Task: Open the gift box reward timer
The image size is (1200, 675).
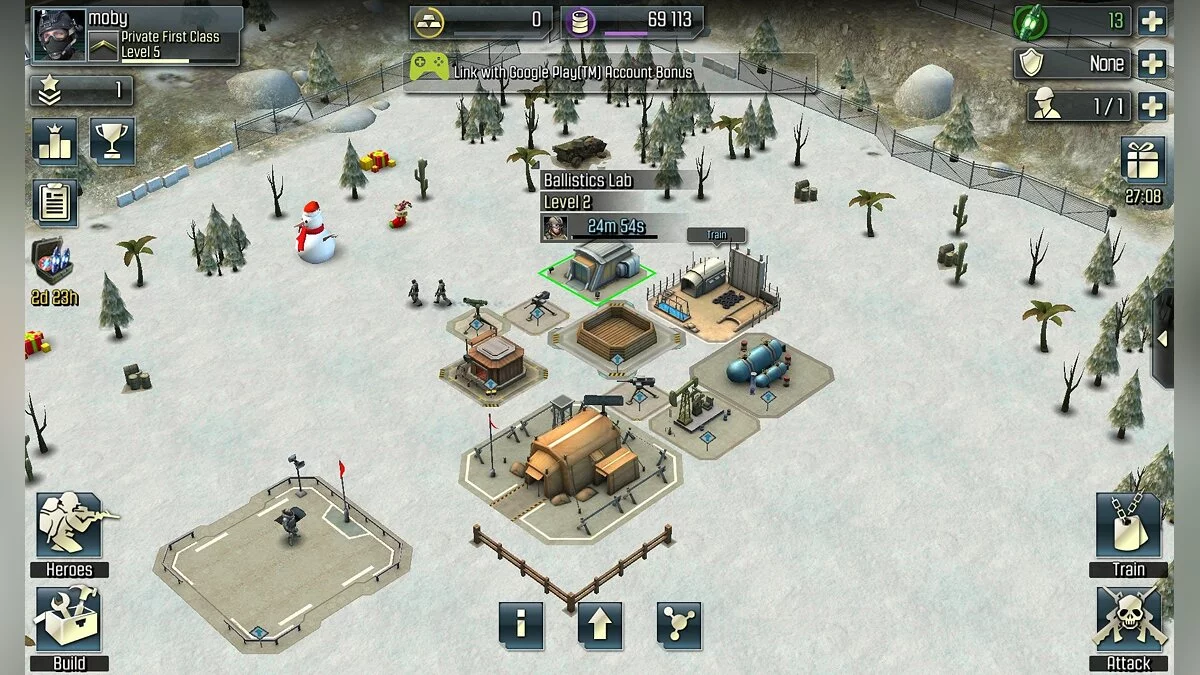Action: tap(1143, 161)
